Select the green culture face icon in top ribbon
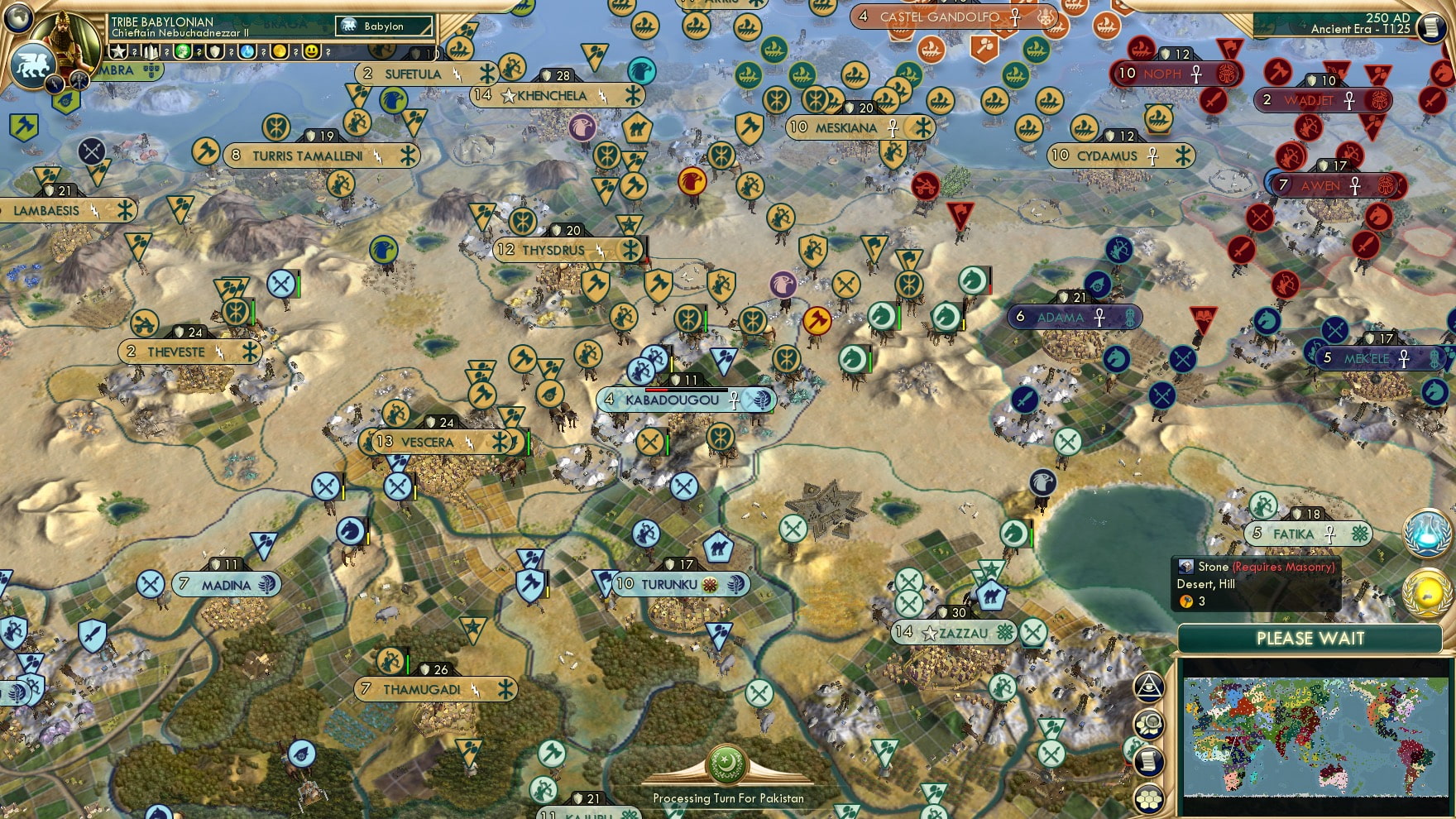Viewport: 1456px width, 819px height. [x=181, y=50]
